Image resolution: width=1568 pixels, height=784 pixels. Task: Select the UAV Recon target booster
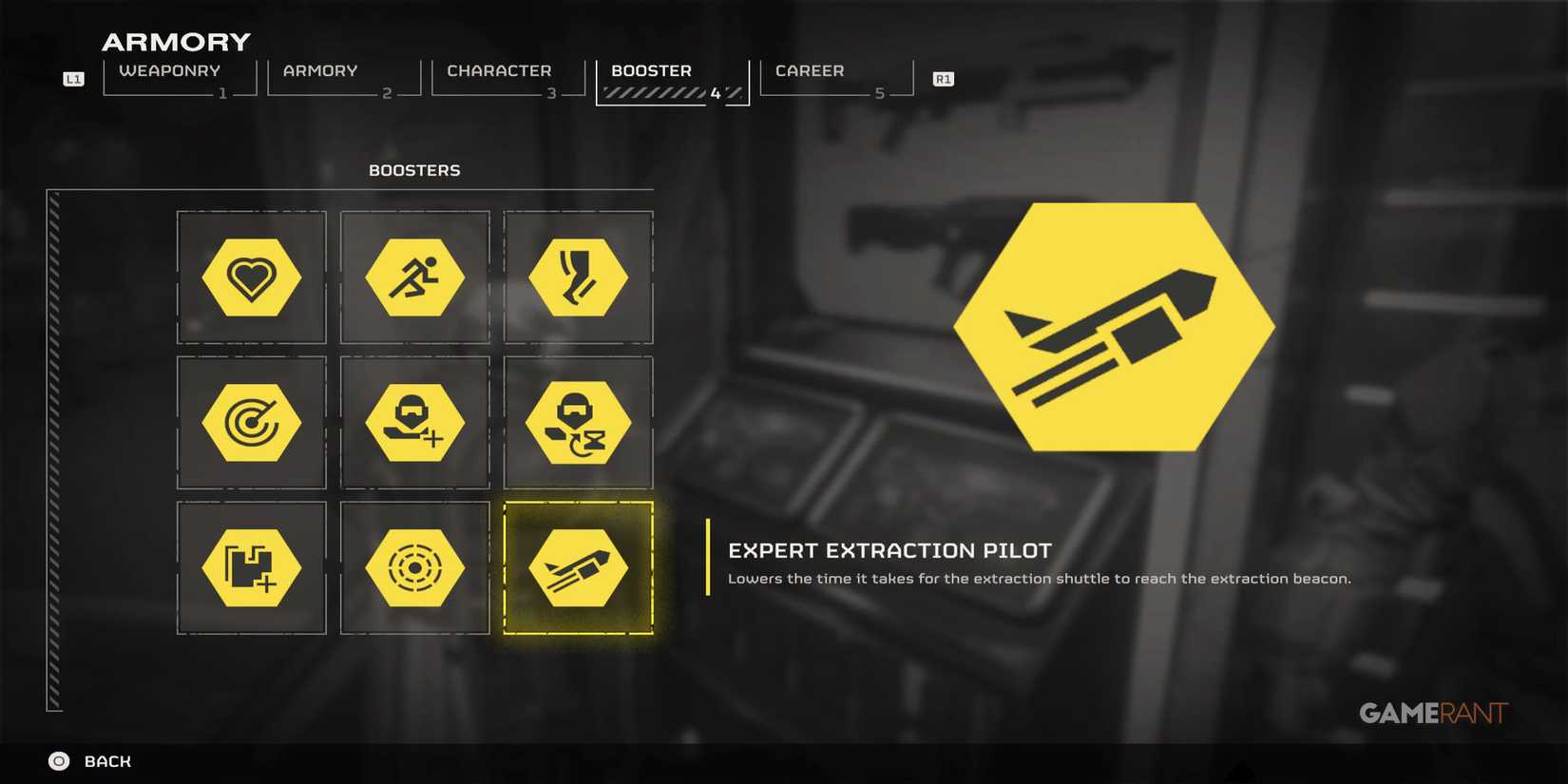pos(251,422)
